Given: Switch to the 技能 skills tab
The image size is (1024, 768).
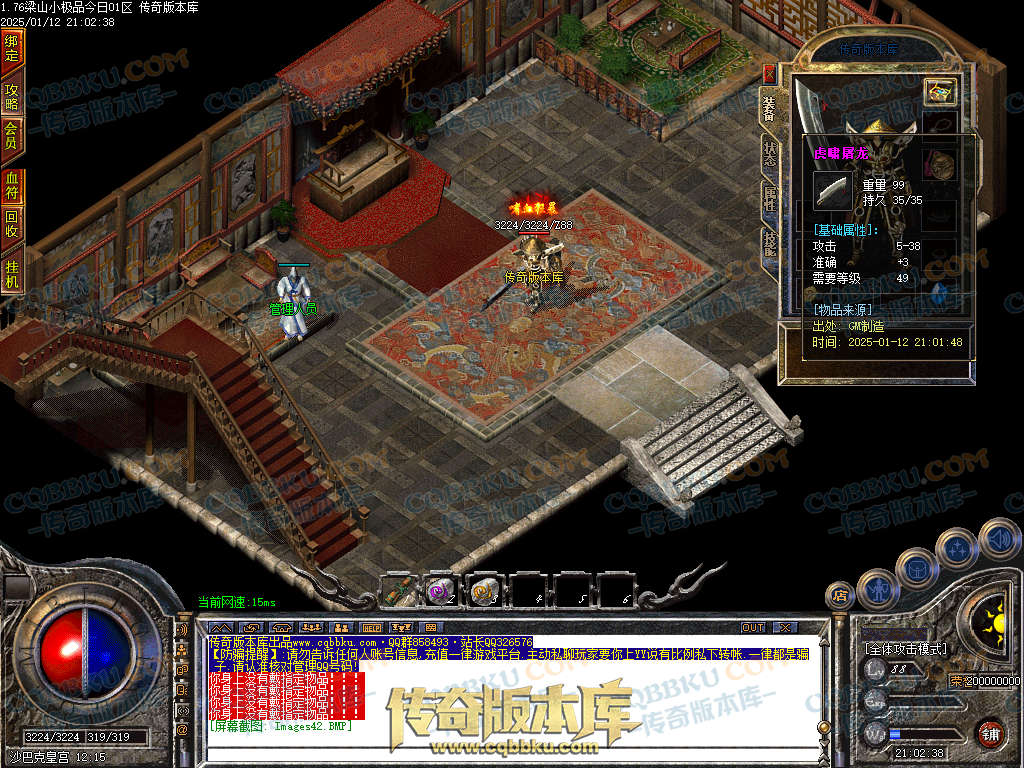Looking at the screenshot, I should (770, 243).
